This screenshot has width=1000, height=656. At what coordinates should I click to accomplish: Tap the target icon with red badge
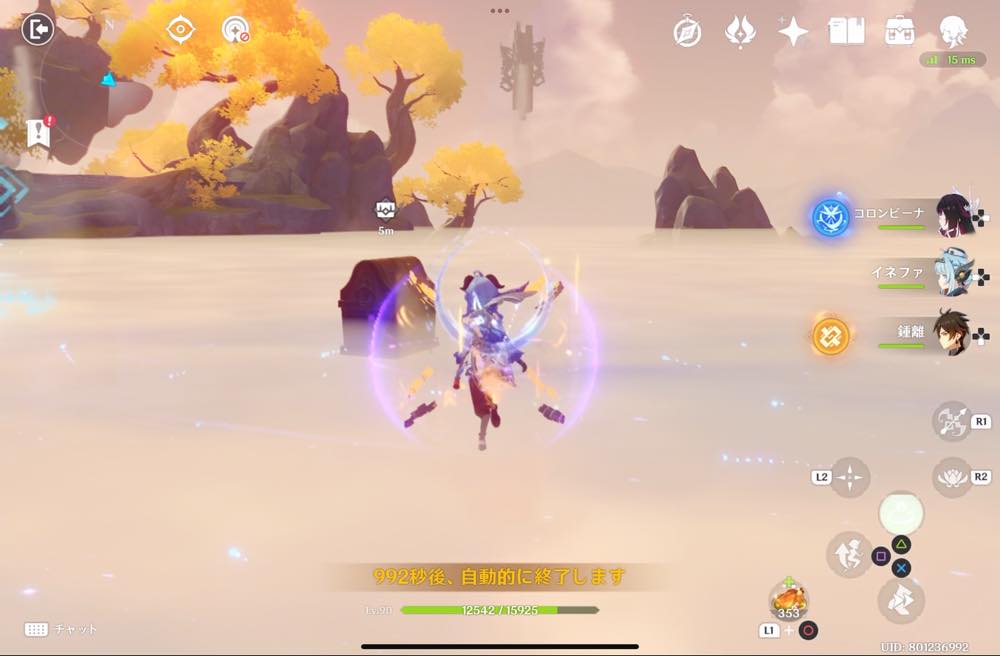tap(236, 30)
